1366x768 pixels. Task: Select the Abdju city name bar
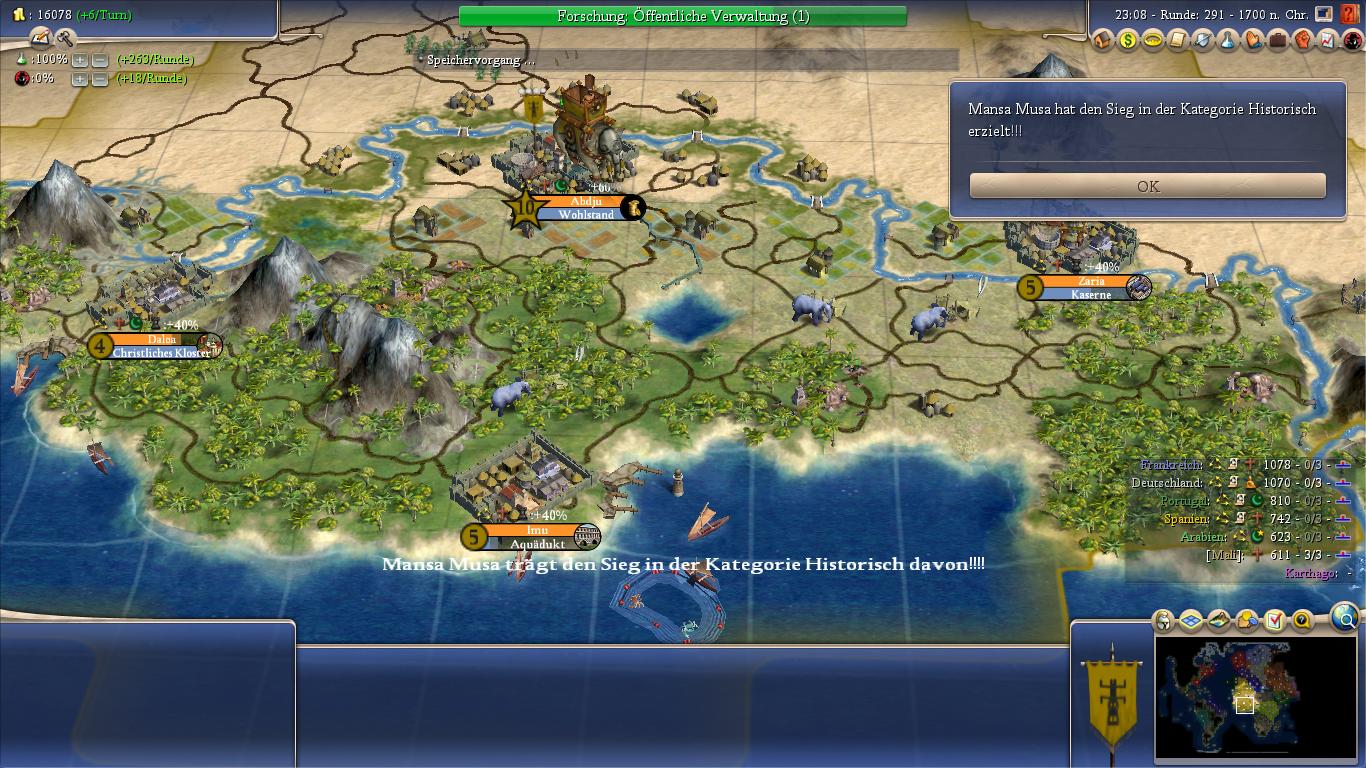click(x=585, y=201)
